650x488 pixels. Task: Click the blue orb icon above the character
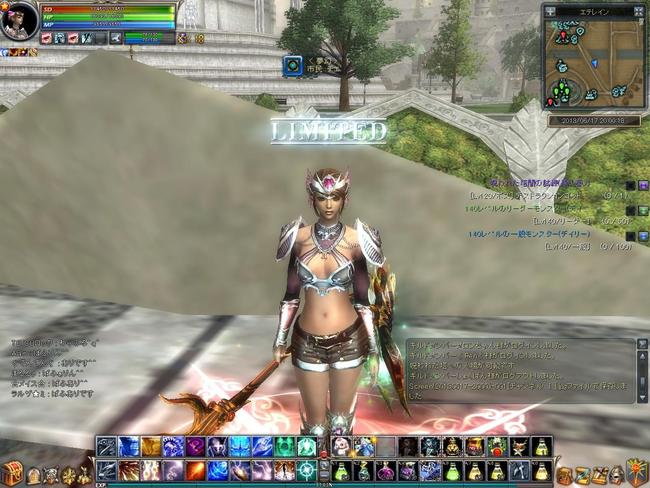click(292, 66)
